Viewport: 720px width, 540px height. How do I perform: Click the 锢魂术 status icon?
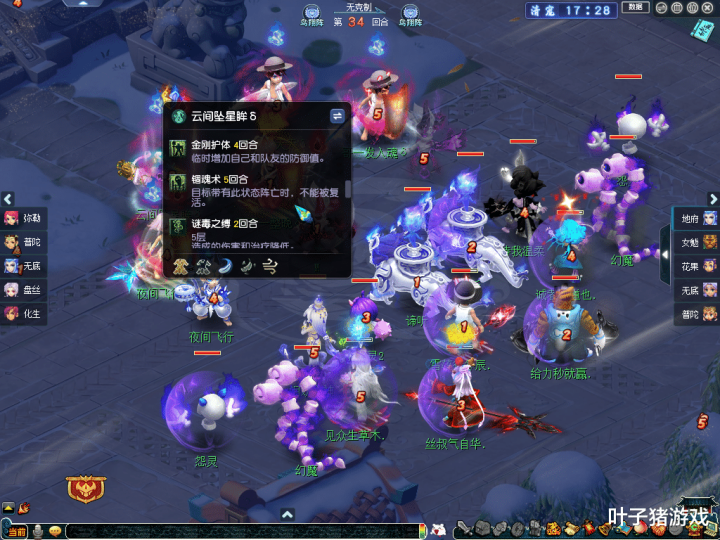pyautogui.click(x=178, y=182)
